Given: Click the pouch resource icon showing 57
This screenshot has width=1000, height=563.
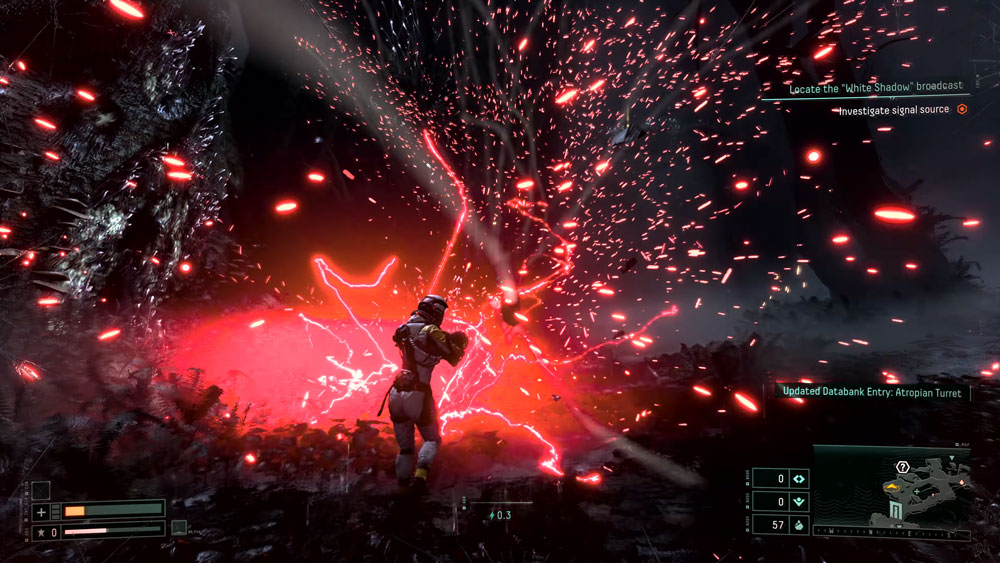Looking at the screenshot, I should coord(799,524).
